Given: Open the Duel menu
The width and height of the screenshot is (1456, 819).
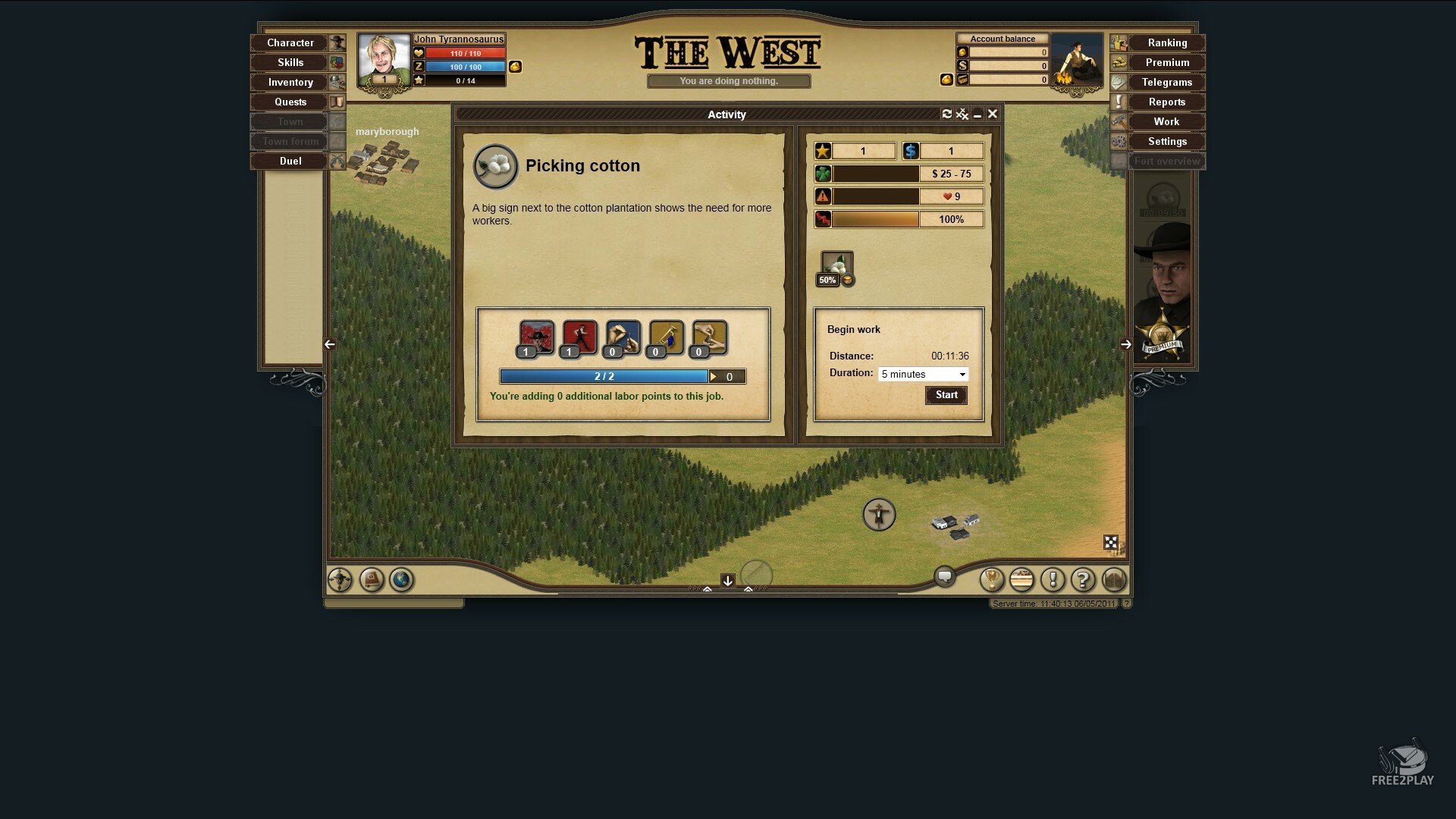Looking at the screenshot, I should click(290, 162).
